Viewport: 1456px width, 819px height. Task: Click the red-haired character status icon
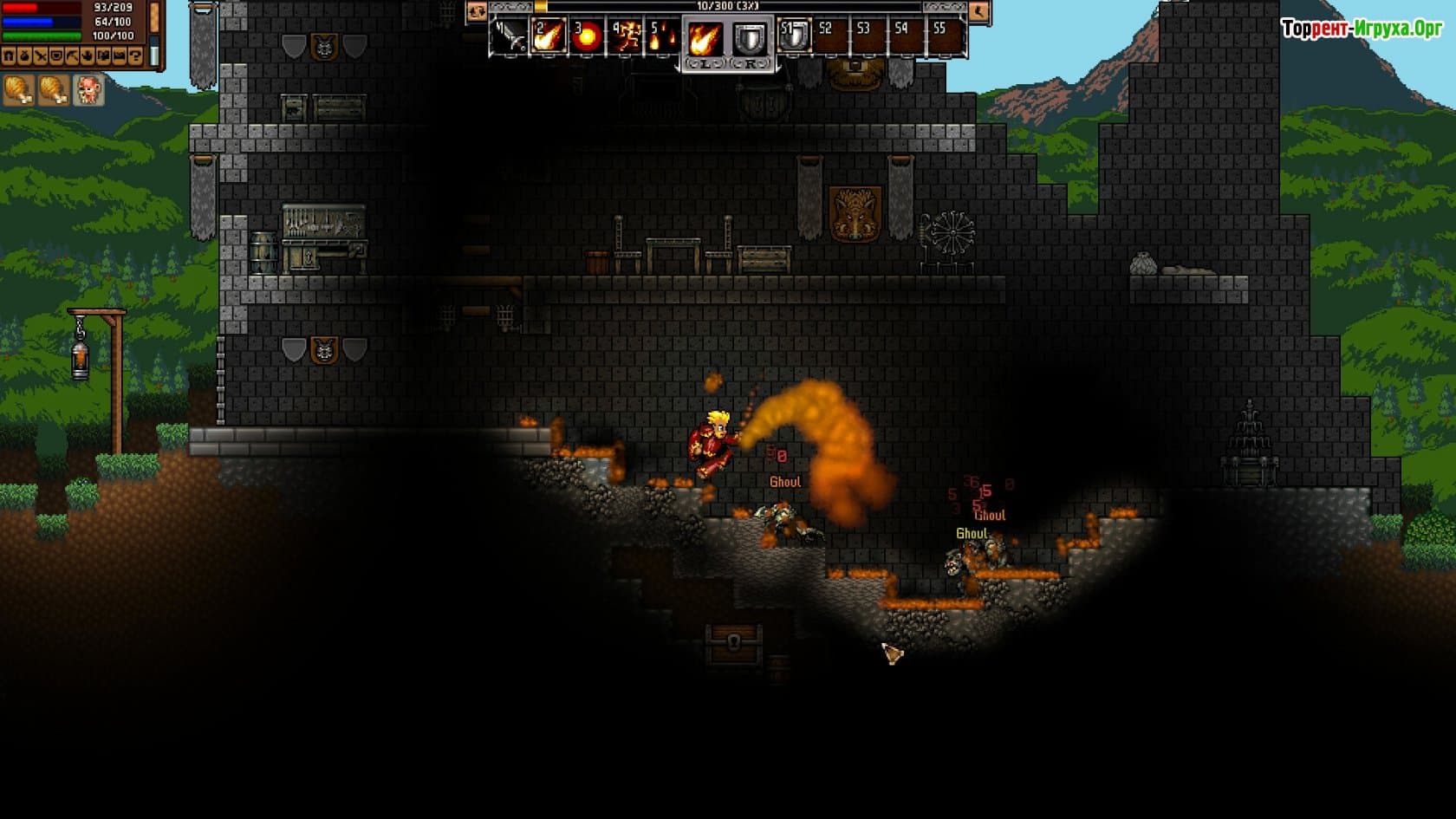tap(89, 89)
